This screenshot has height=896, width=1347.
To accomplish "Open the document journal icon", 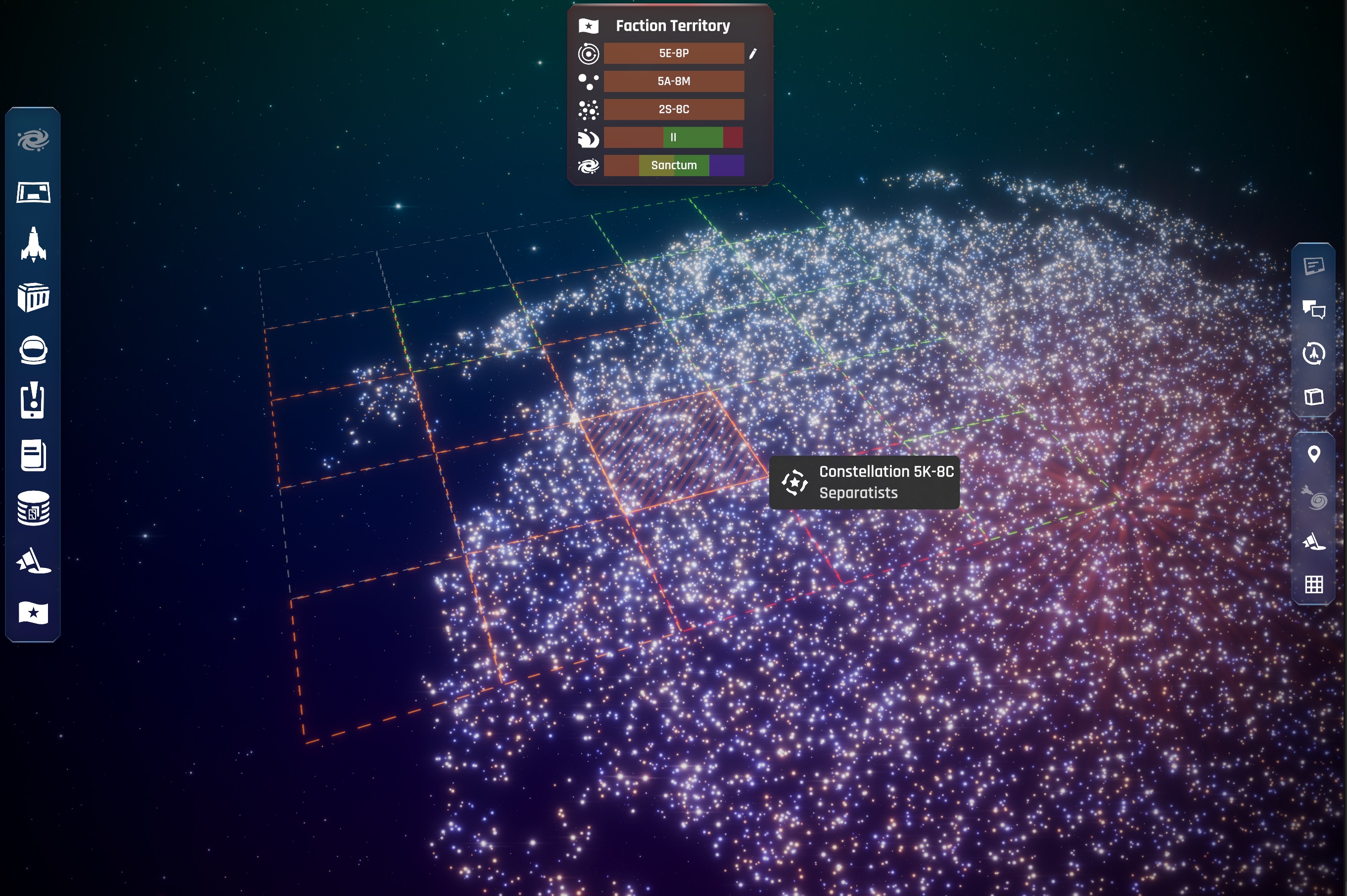I will [33, 456].
